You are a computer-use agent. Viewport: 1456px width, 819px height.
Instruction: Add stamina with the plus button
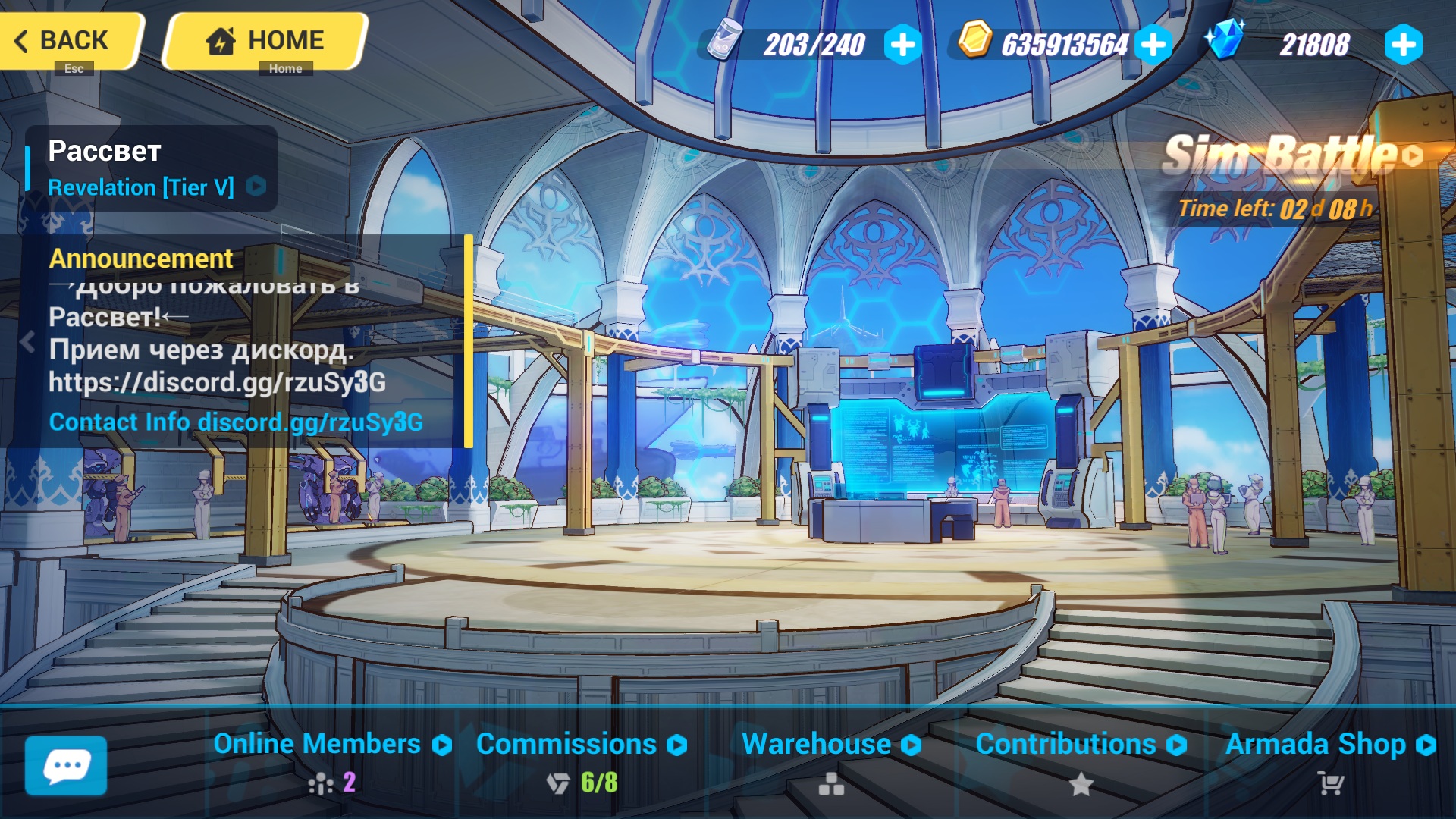coord(902,45)
